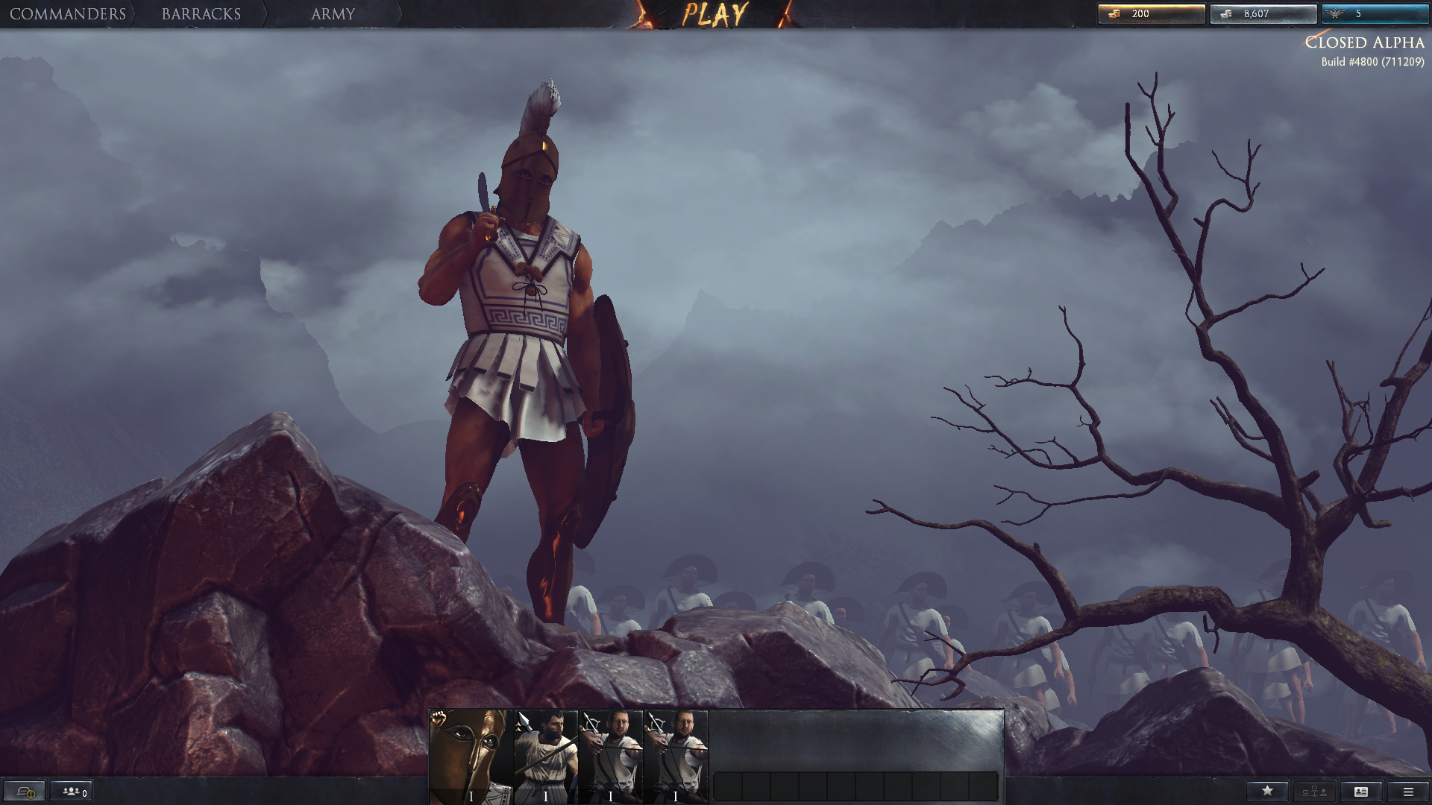Switch to the Barracks tab
1432x805 pixels.
point(201,14)
